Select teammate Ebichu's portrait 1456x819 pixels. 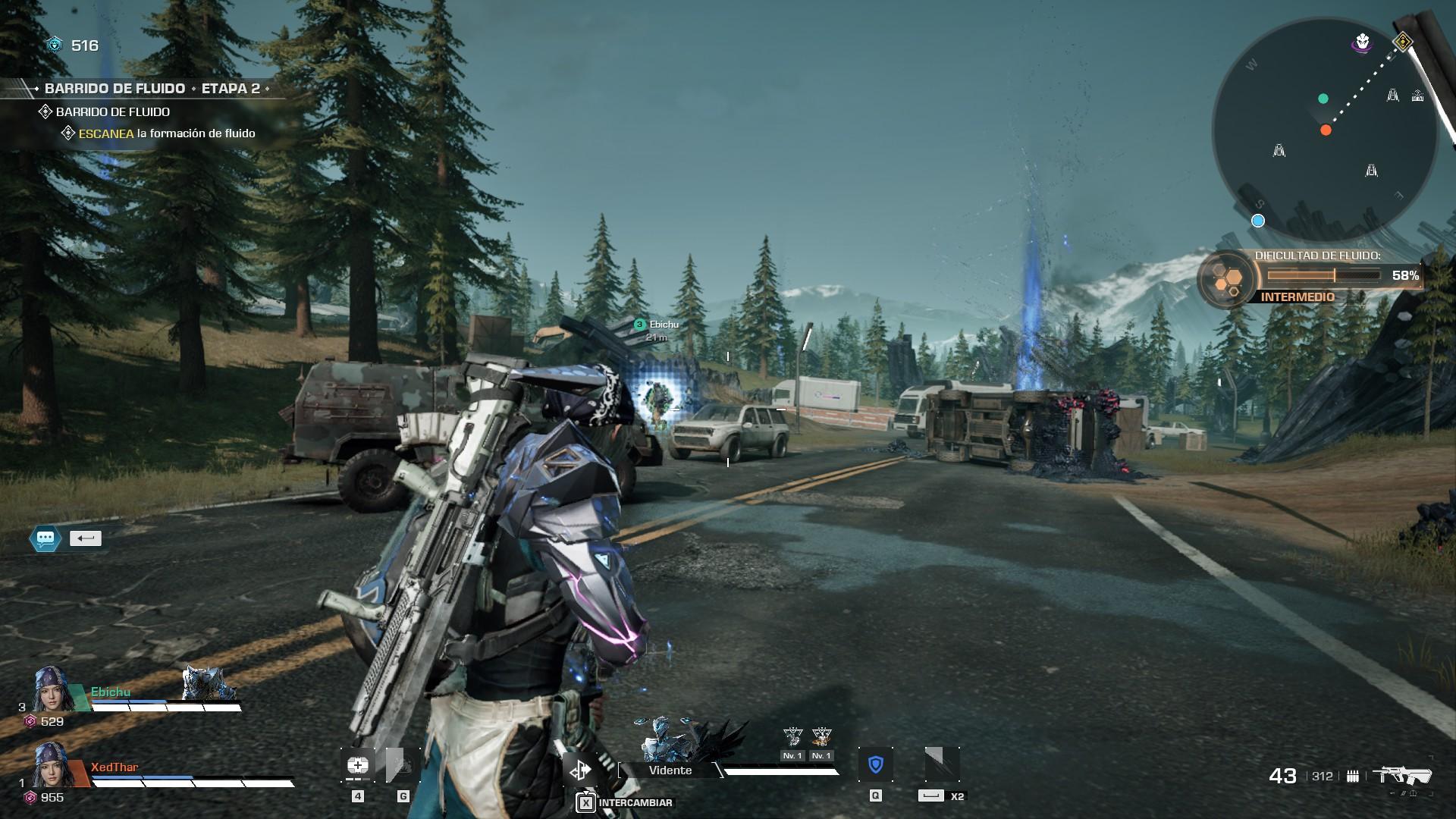53,689
